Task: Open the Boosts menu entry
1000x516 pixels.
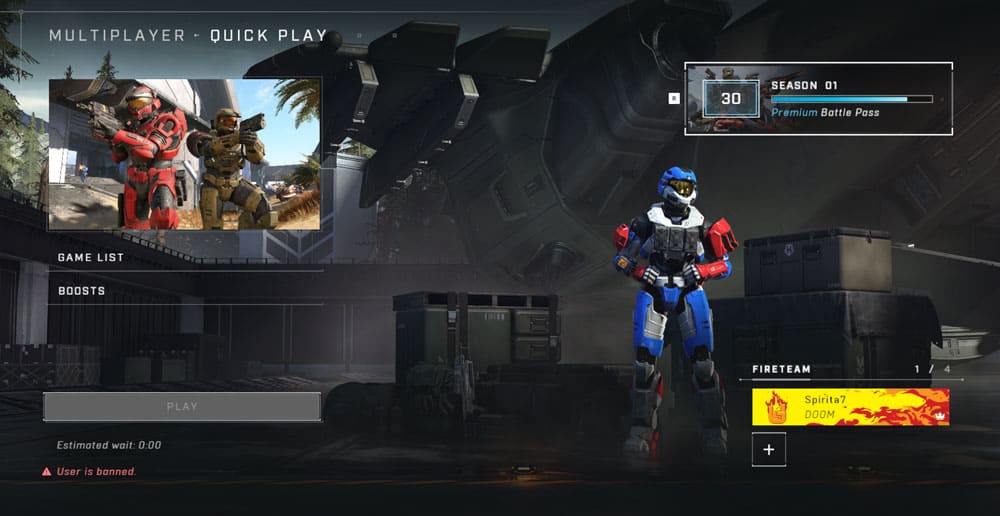Action: 82,291
